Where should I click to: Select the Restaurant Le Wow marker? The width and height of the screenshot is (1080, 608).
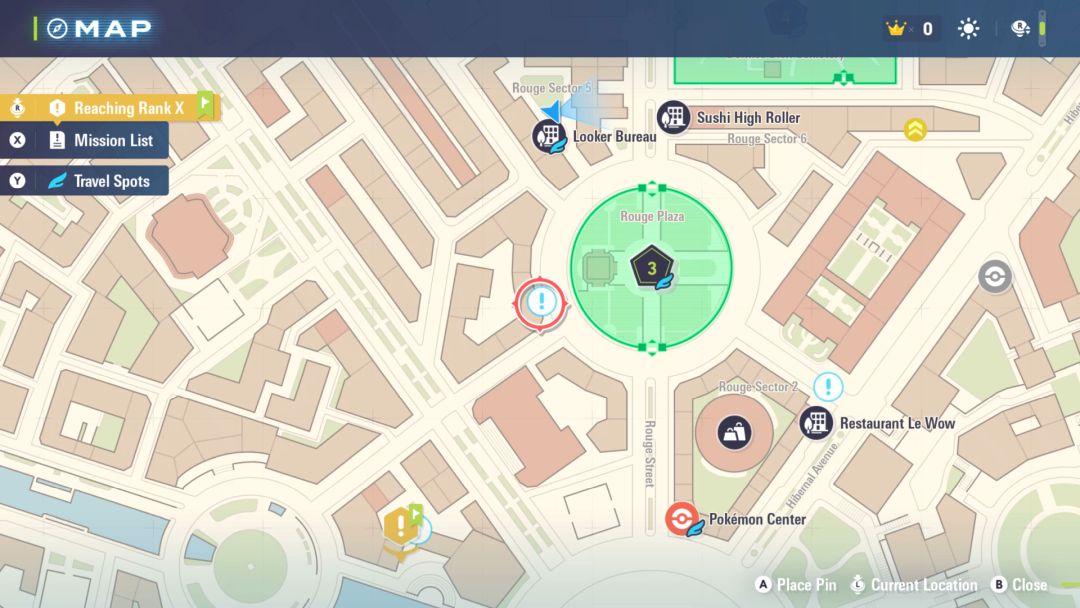pos(816,422)
